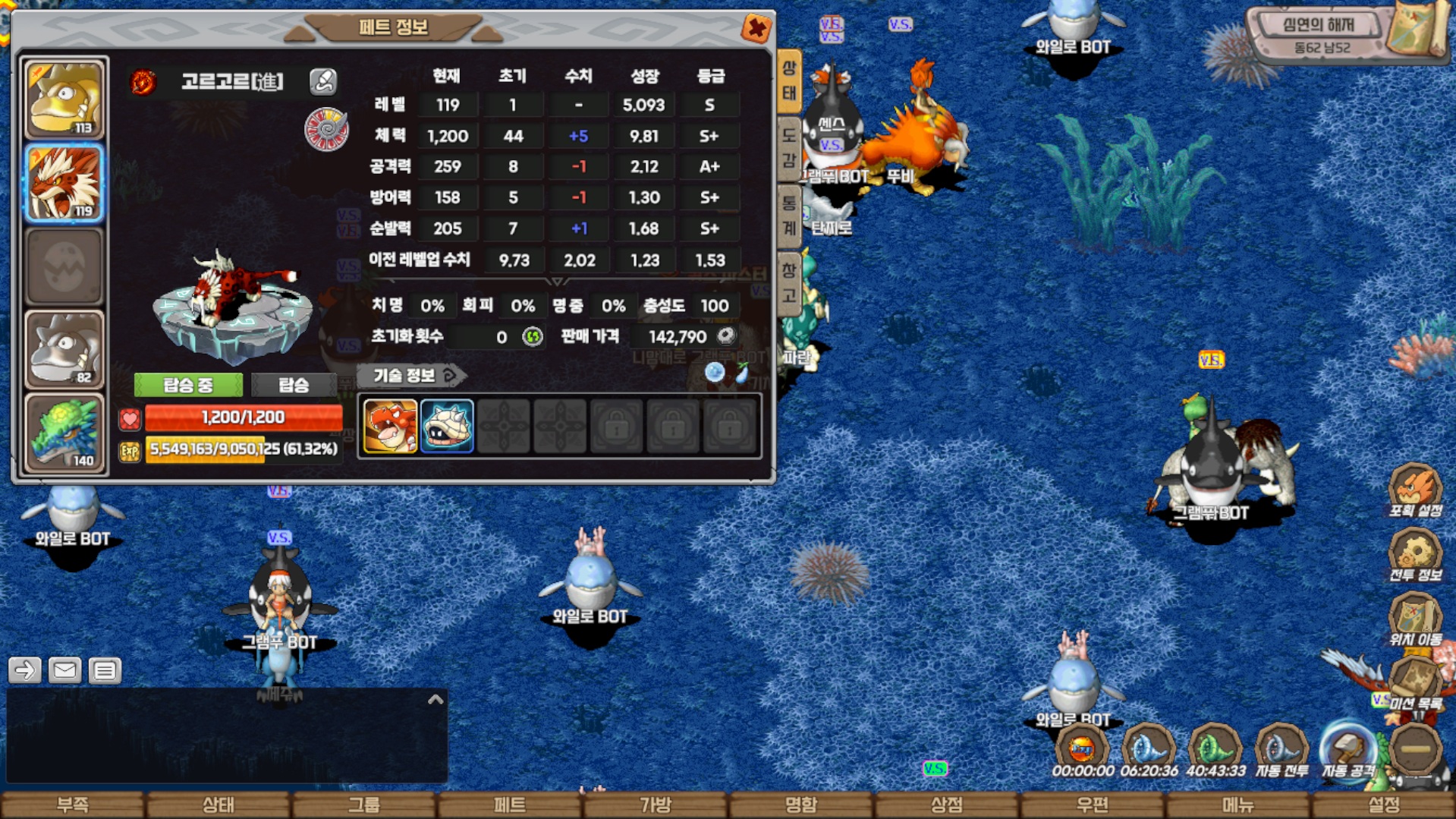The height and width of the screenshot is (819, 1456).
Task: Open the 포획 설정 capture settings
Action: (1415, 491)
